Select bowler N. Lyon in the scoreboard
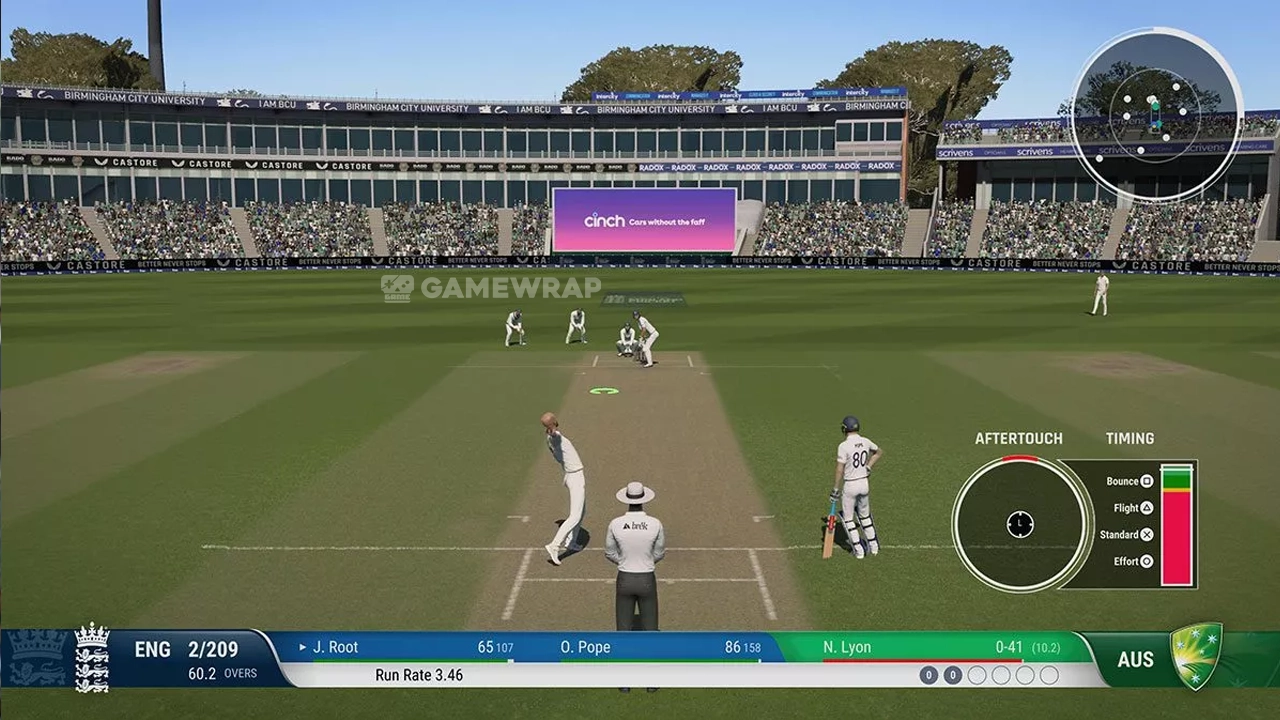 [847, 647]
